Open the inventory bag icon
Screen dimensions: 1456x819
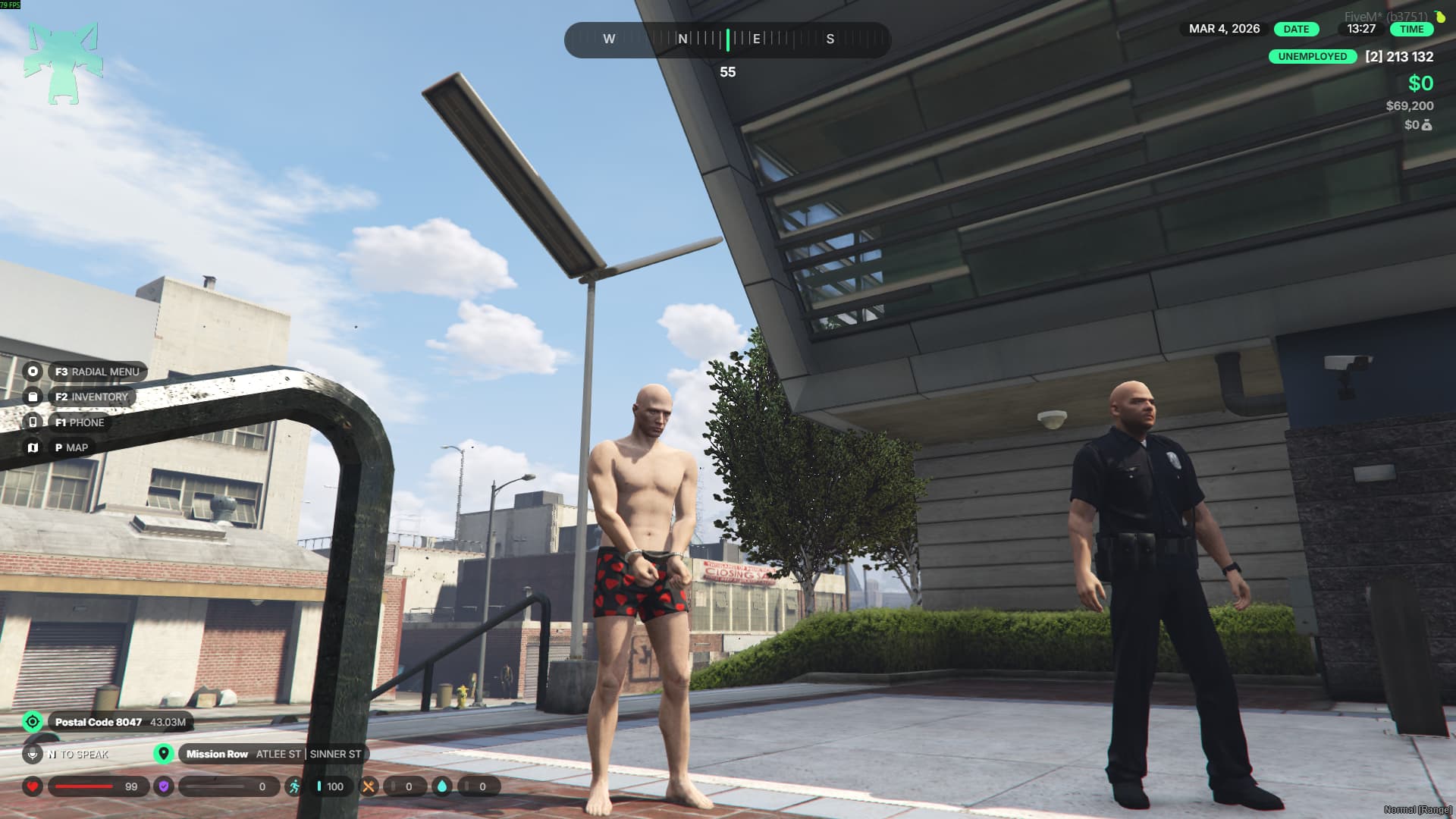coord(33,397)
